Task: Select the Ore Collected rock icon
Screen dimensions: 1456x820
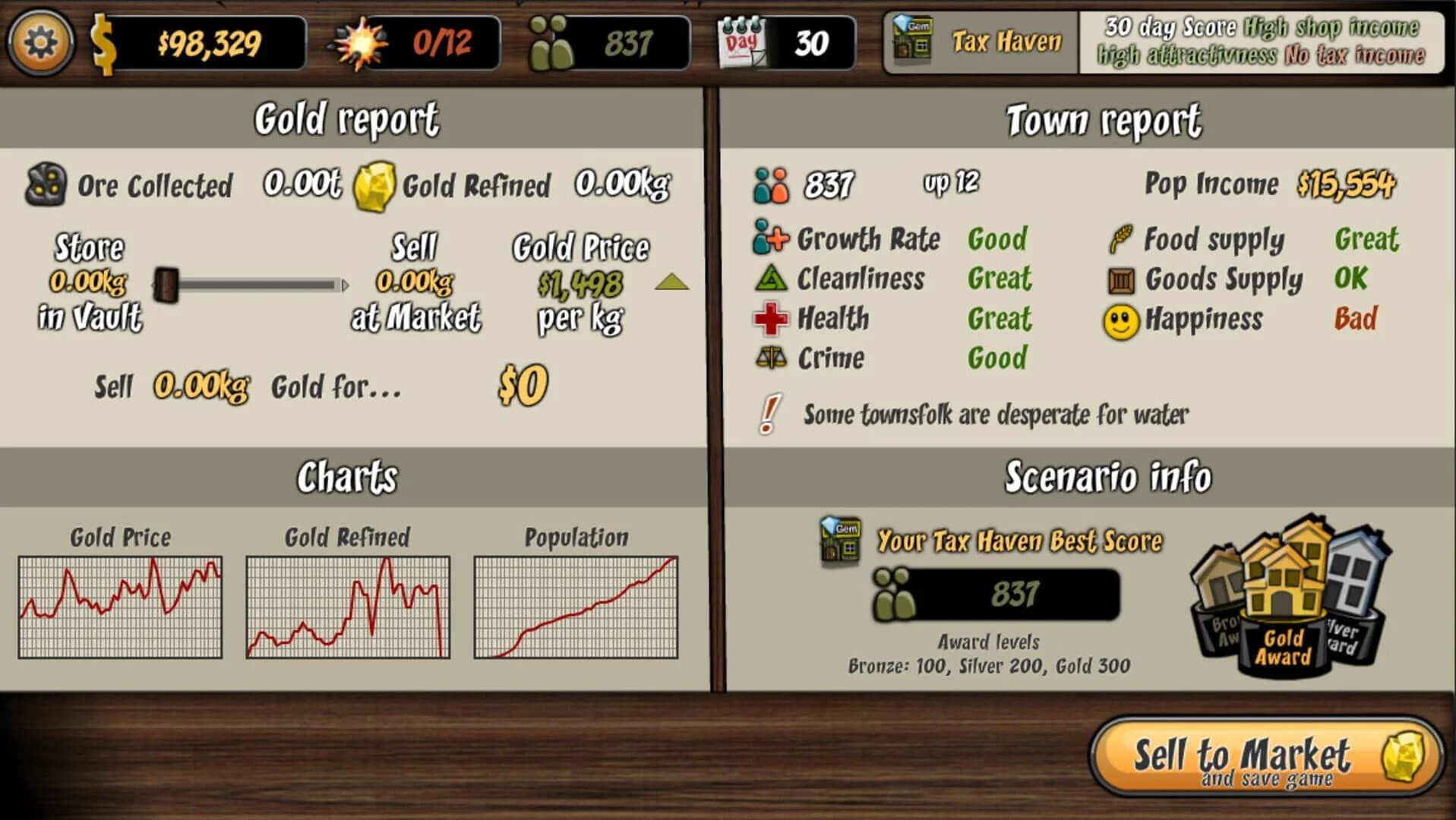Action: click(47, 184)
